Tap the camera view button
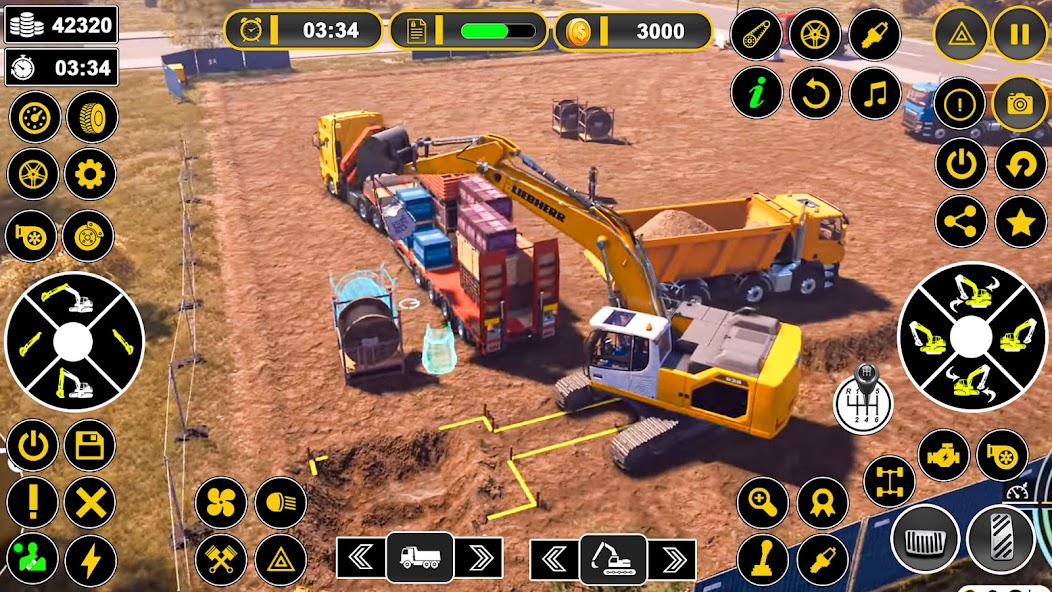This screenshot has height=592, width=1052. [1019, 104]
